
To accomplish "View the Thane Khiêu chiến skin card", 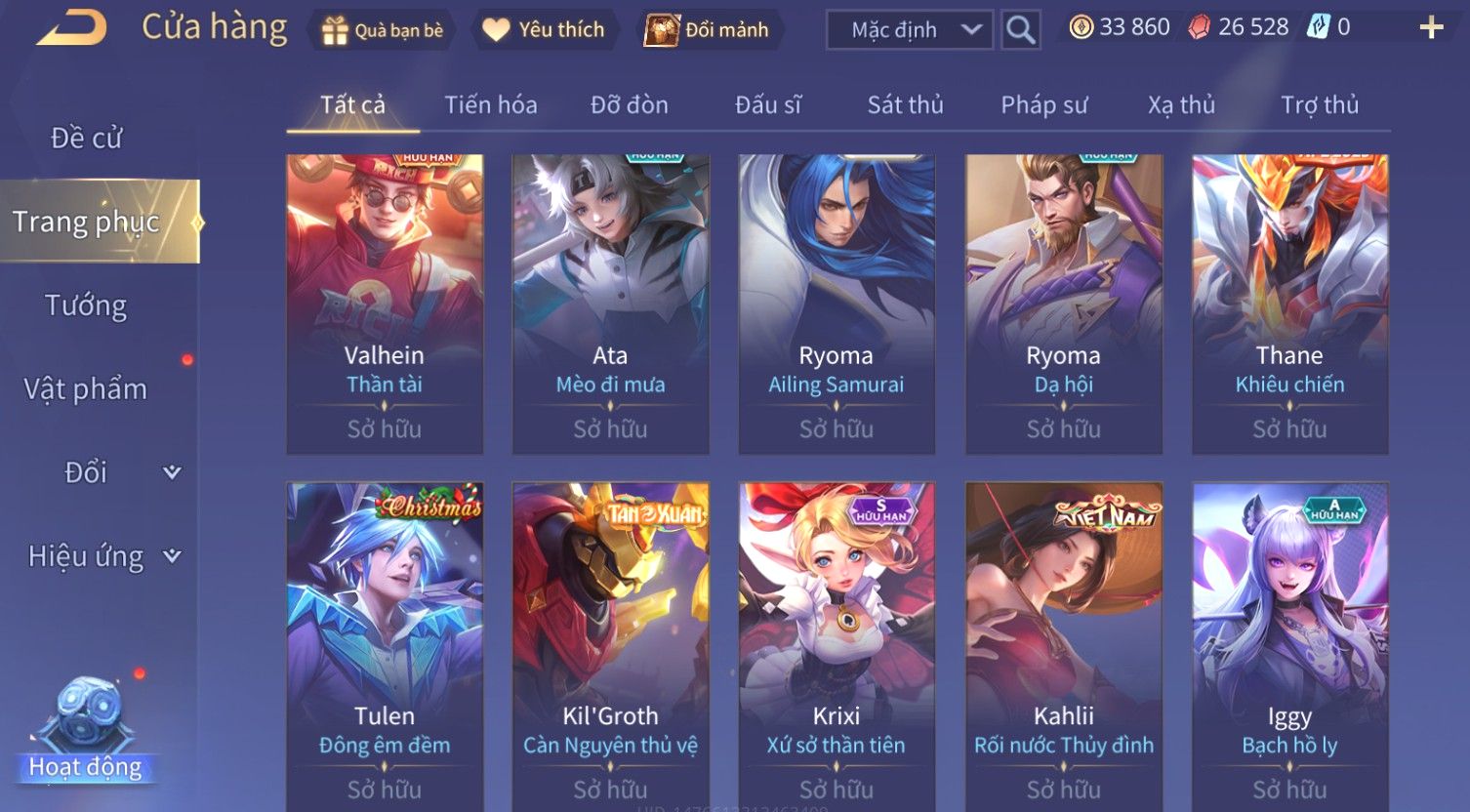I will point(1289,304).
